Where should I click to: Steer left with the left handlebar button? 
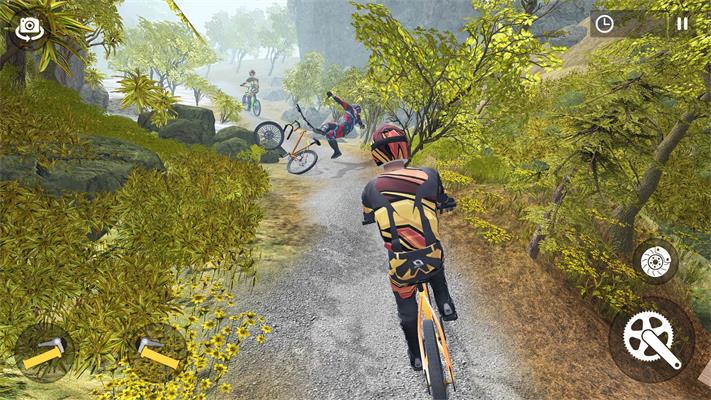coord(44,352)
